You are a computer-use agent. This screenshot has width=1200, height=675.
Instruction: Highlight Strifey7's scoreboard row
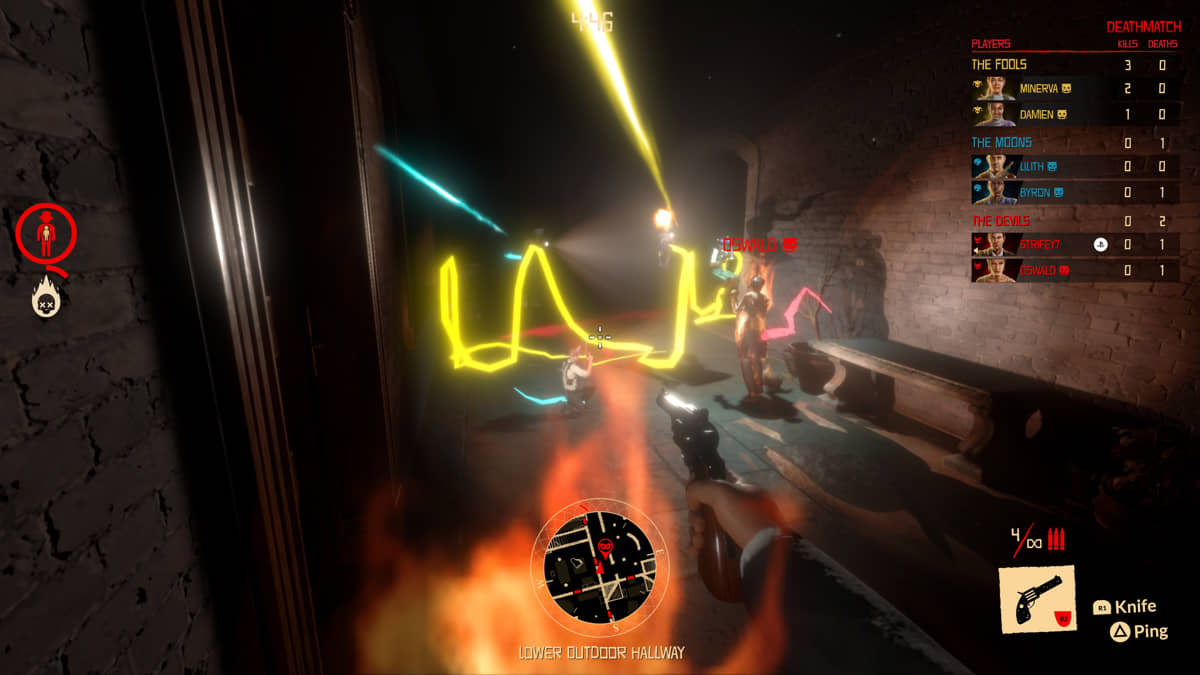(x=1074, y=244)
